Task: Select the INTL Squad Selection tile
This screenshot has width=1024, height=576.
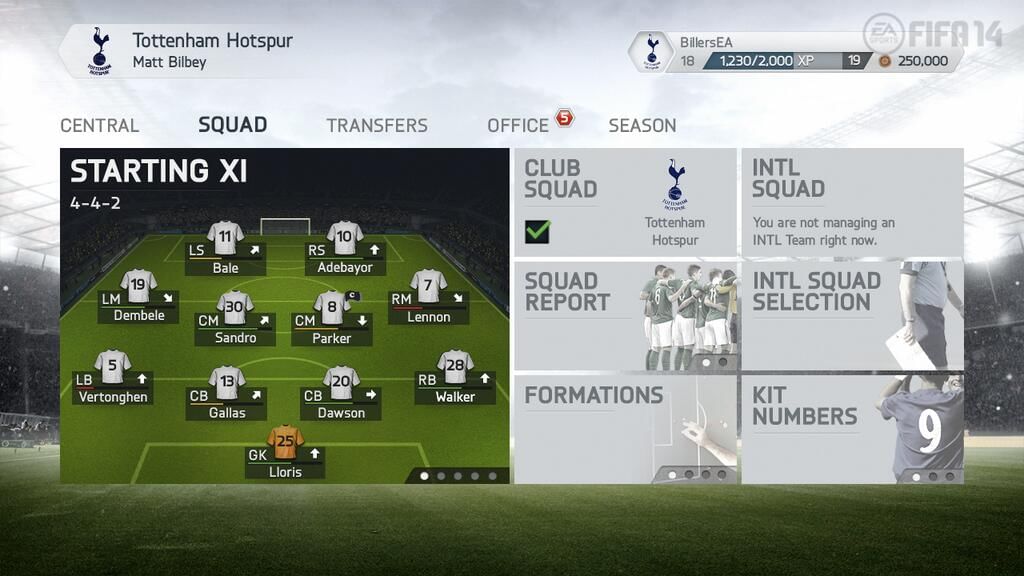Action: pos(852,316)
